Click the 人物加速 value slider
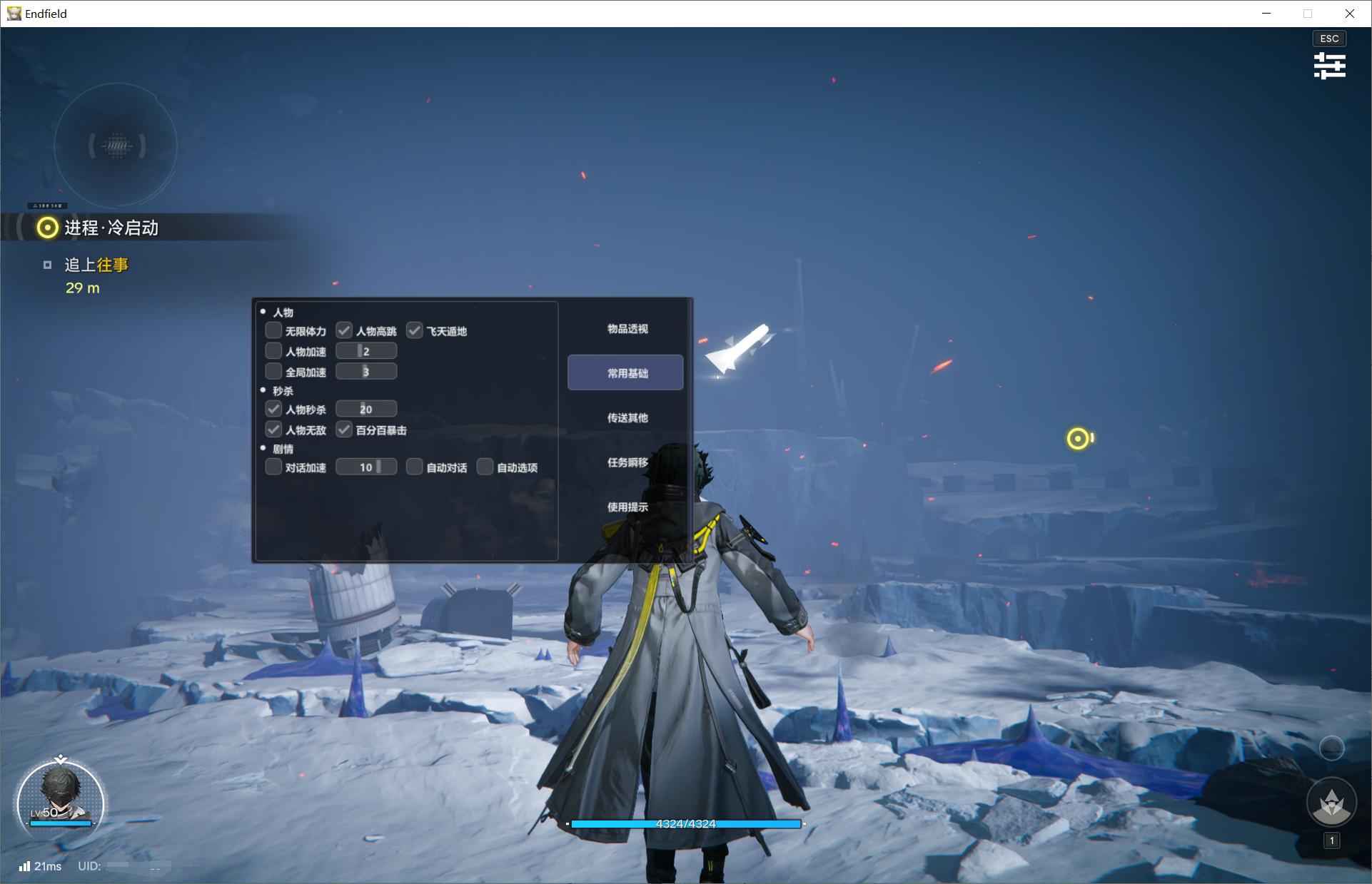The height and width of the screenshot is (884, 1372). pos(366,351)
